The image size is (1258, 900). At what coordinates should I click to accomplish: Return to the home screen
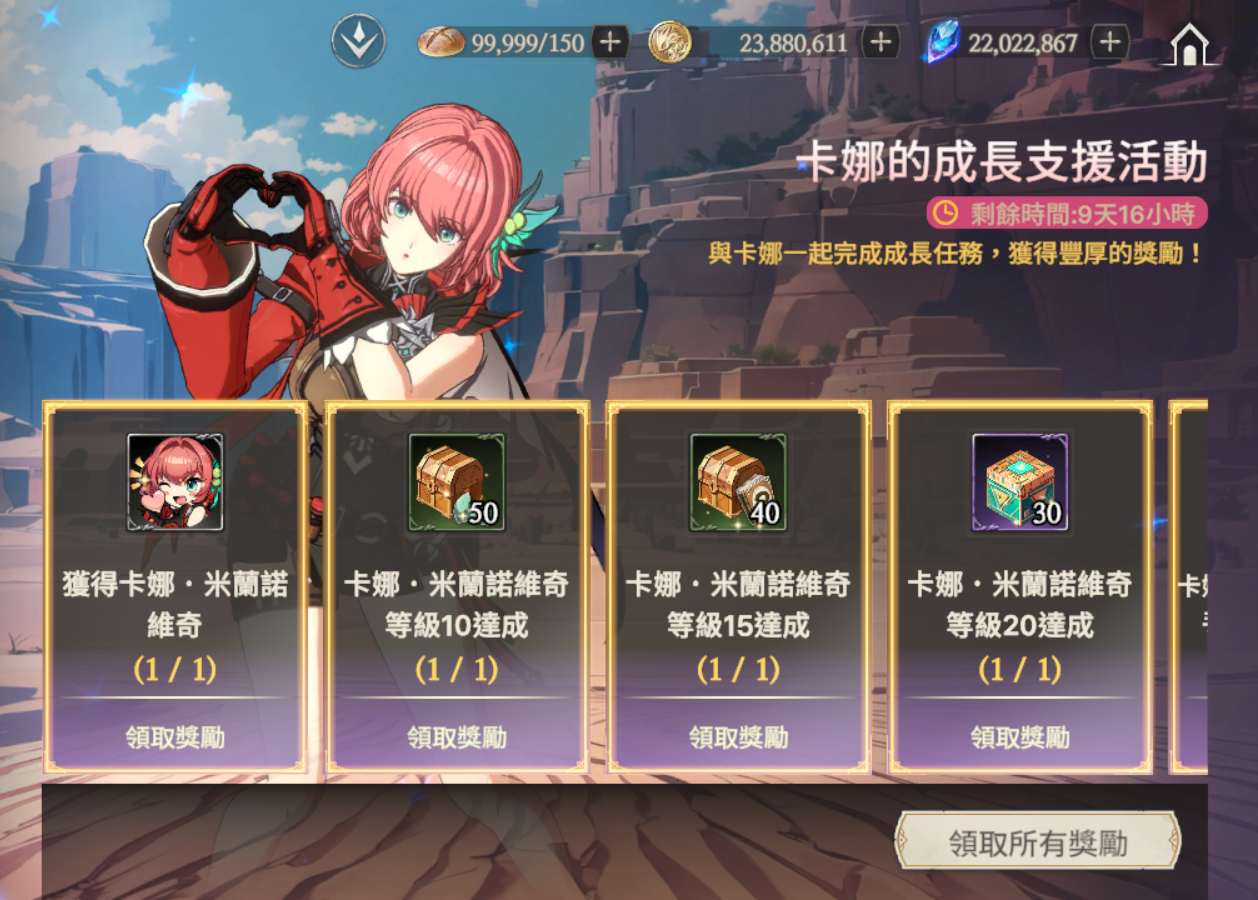click(1188, 45)
